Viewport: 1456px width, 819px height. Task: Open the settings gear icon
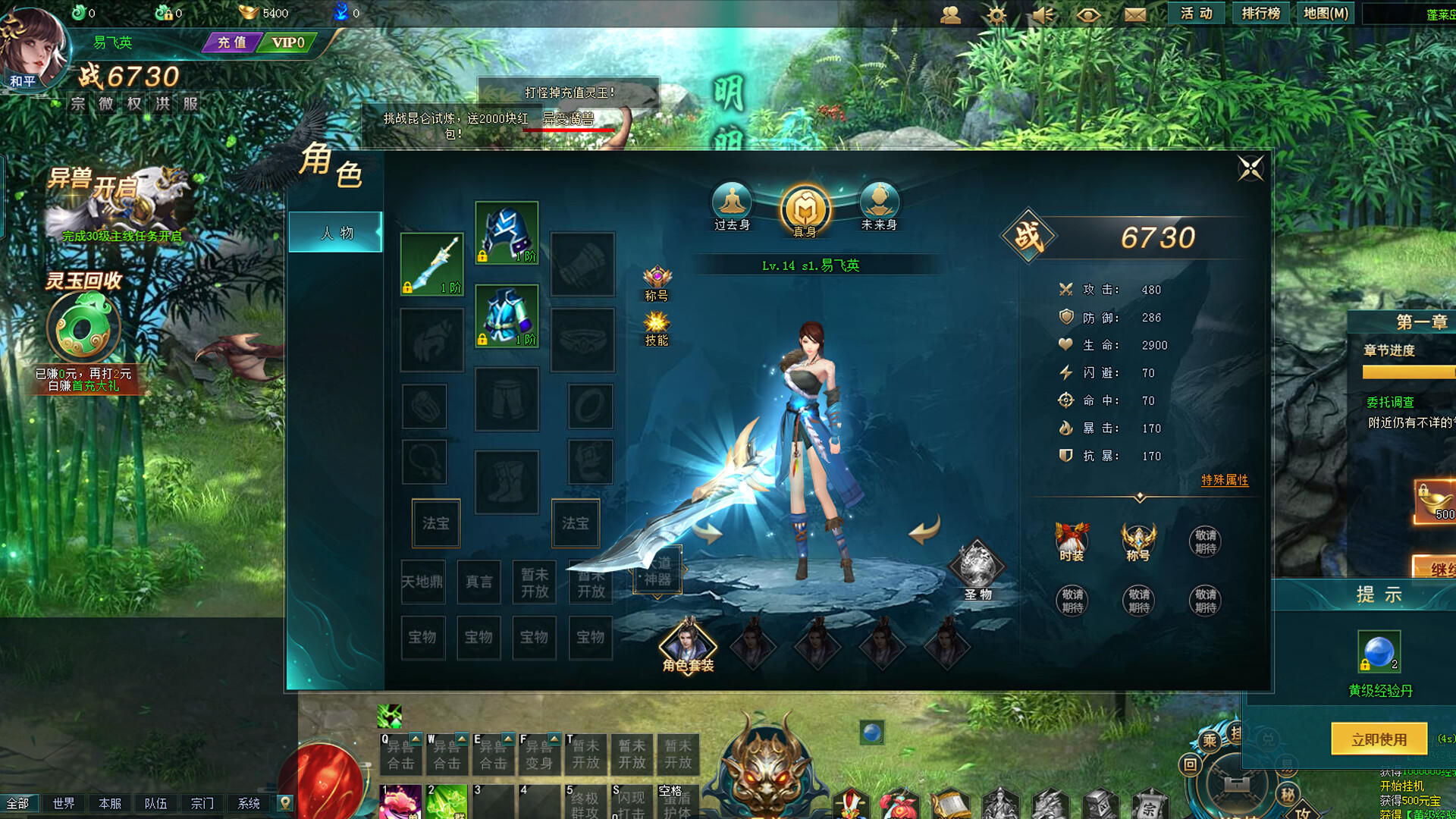tap(996, 13)
